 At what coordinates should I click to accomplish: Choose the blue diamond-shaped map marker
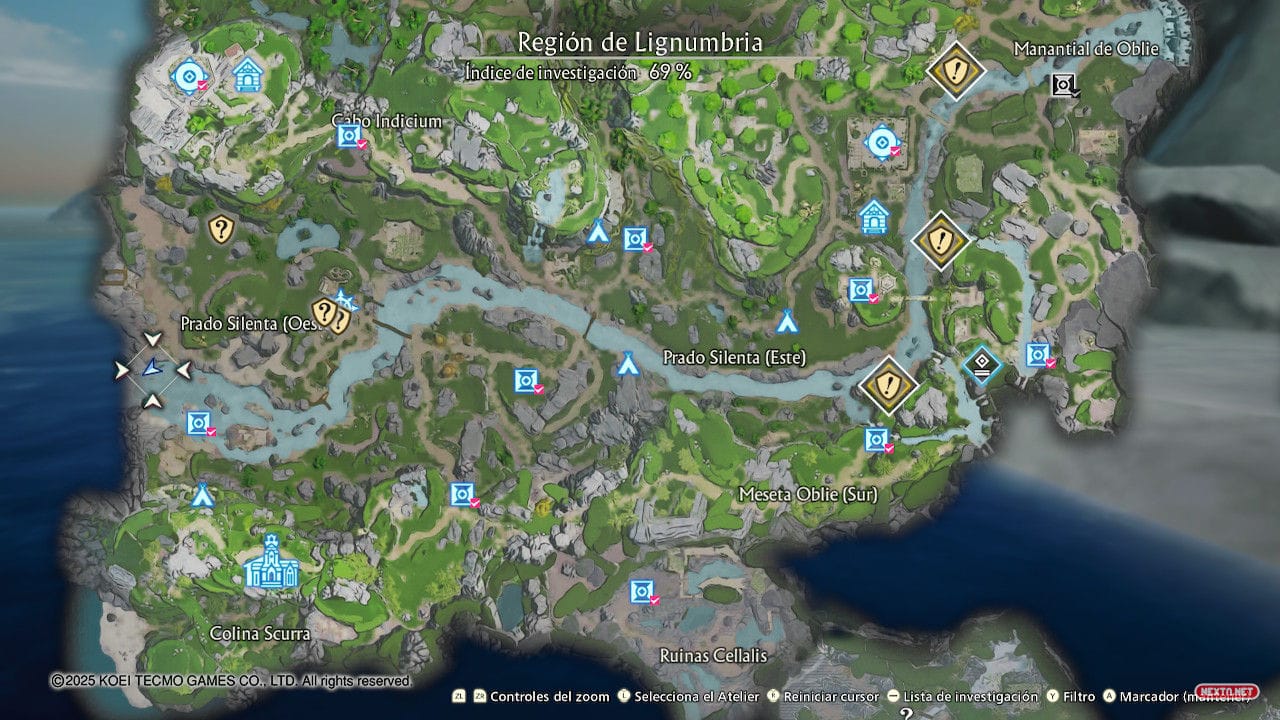coord(983,363)
